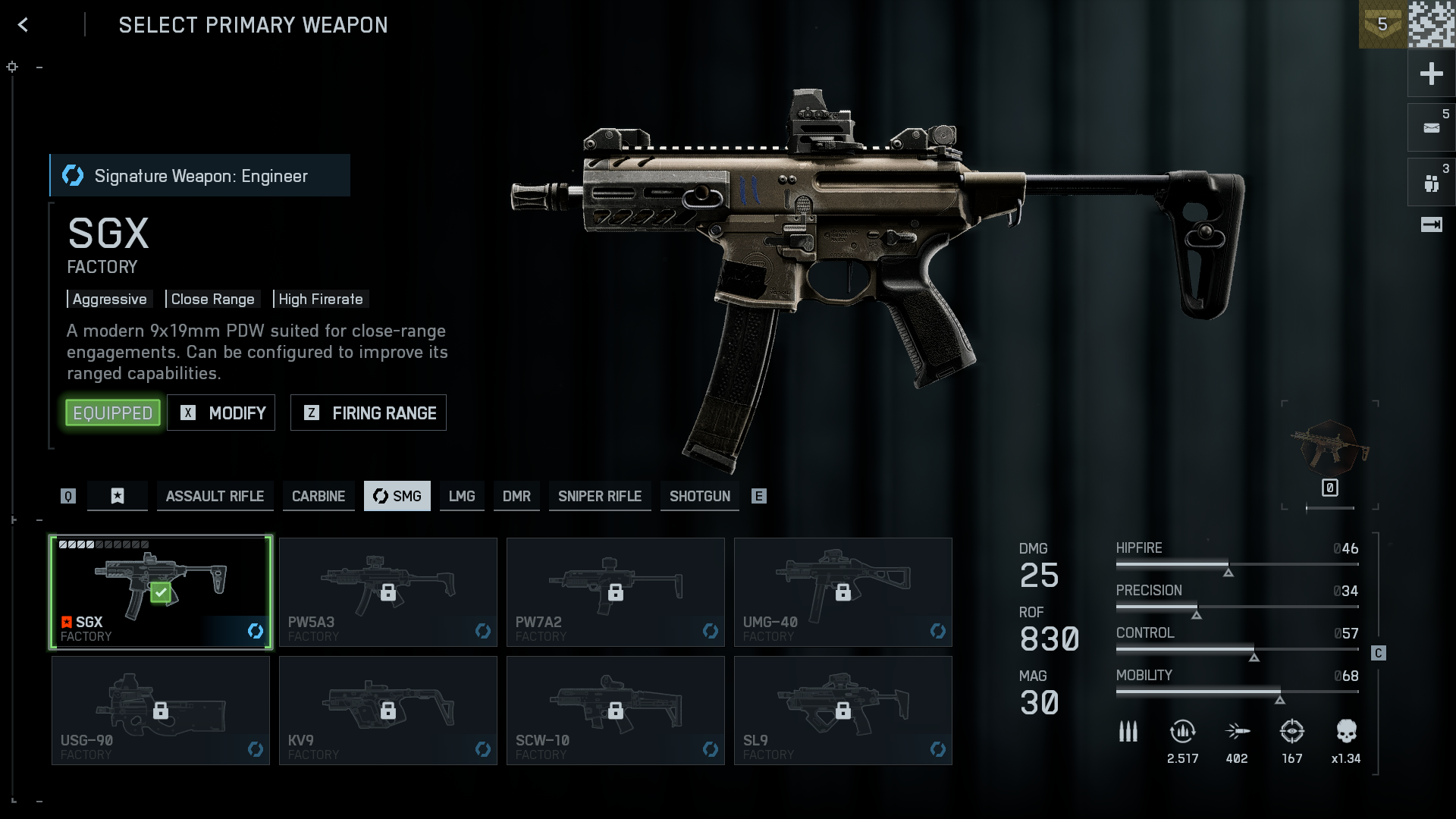Screen dimensions: 1456x819
Task: Open the LMG weapon category
Action: point(462,496)
